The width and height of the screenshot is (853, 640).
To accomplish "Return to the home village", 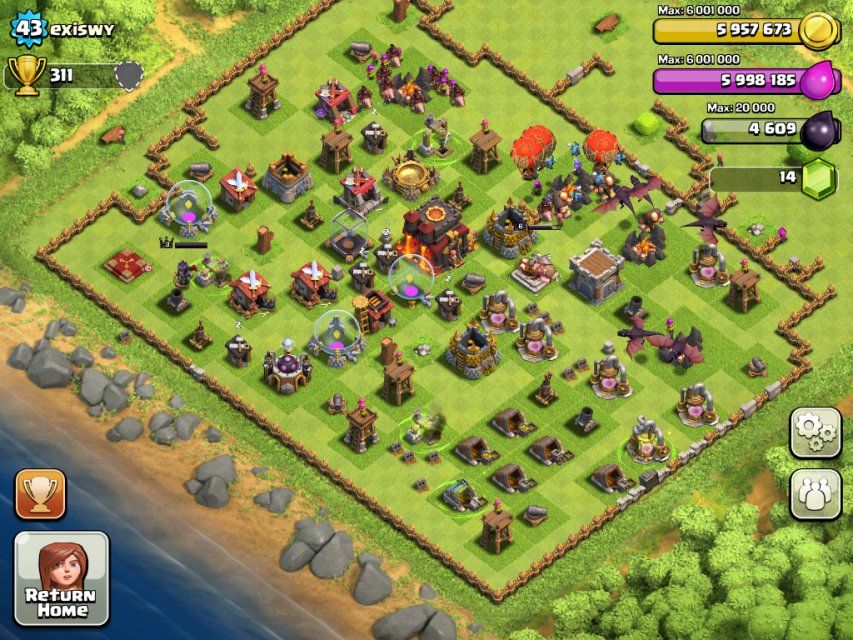I will 61,578.
